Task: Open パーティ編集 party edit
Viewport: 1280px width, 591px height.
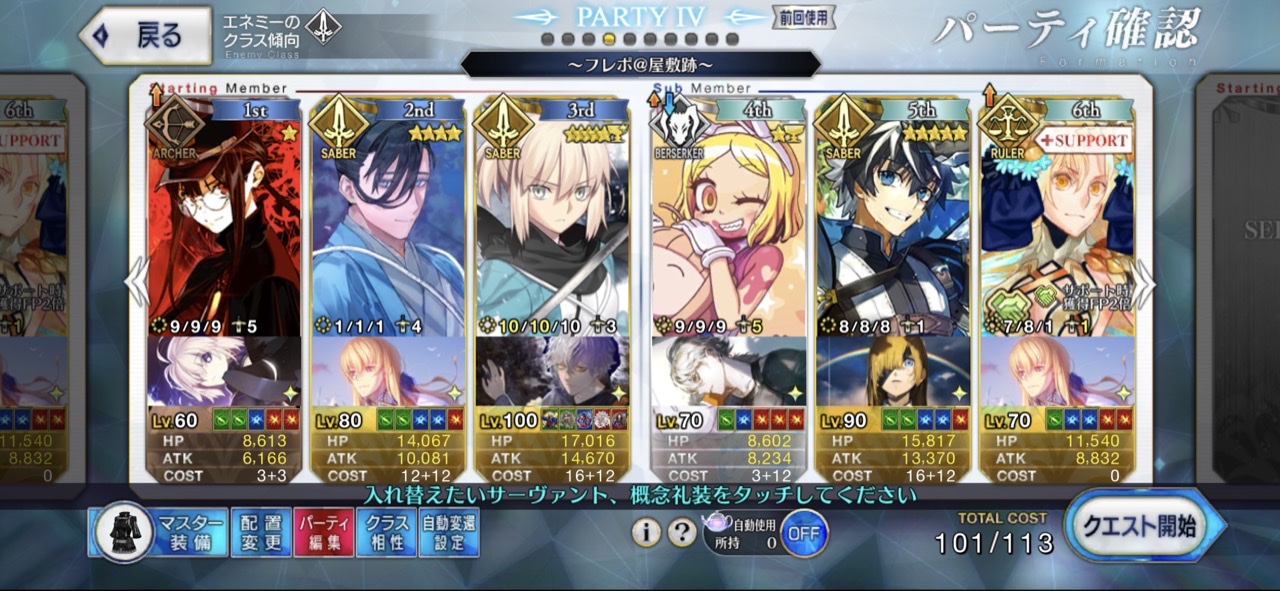Action: click(323, 532)
